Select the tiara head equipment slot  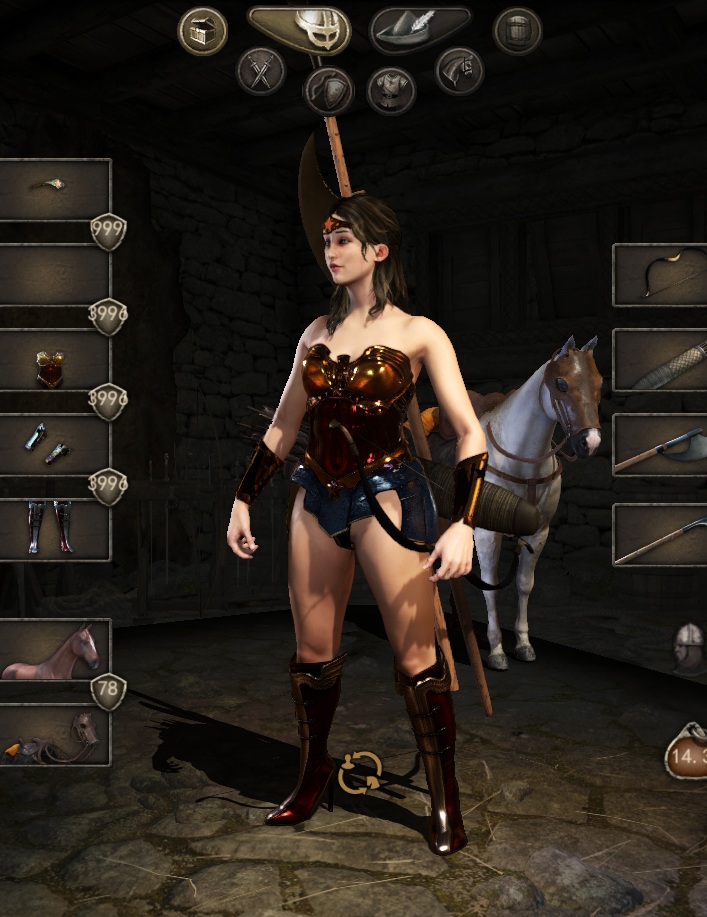(x=55, y=189)
